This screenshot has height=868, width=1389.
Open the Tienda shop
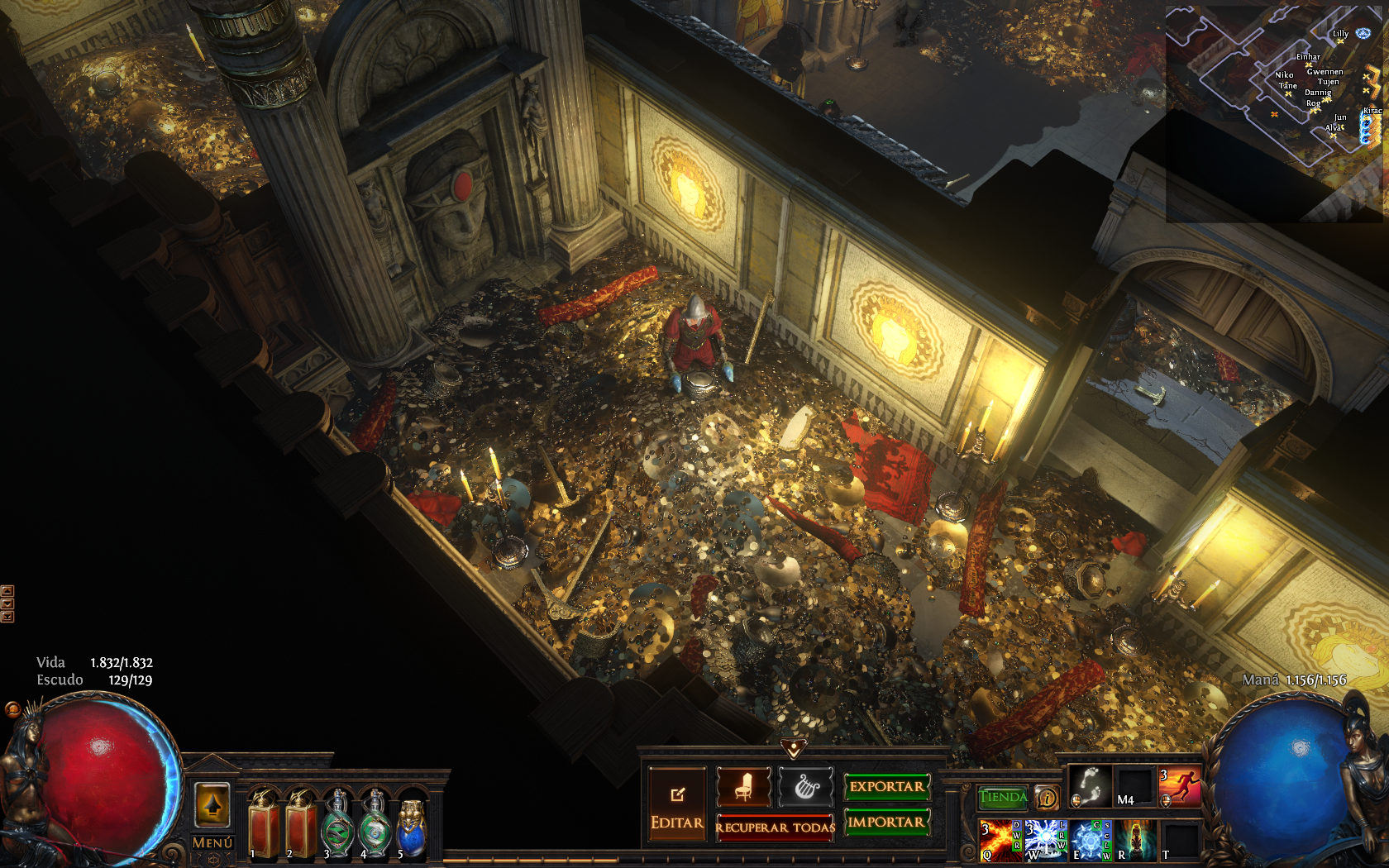coord(1003,797)
